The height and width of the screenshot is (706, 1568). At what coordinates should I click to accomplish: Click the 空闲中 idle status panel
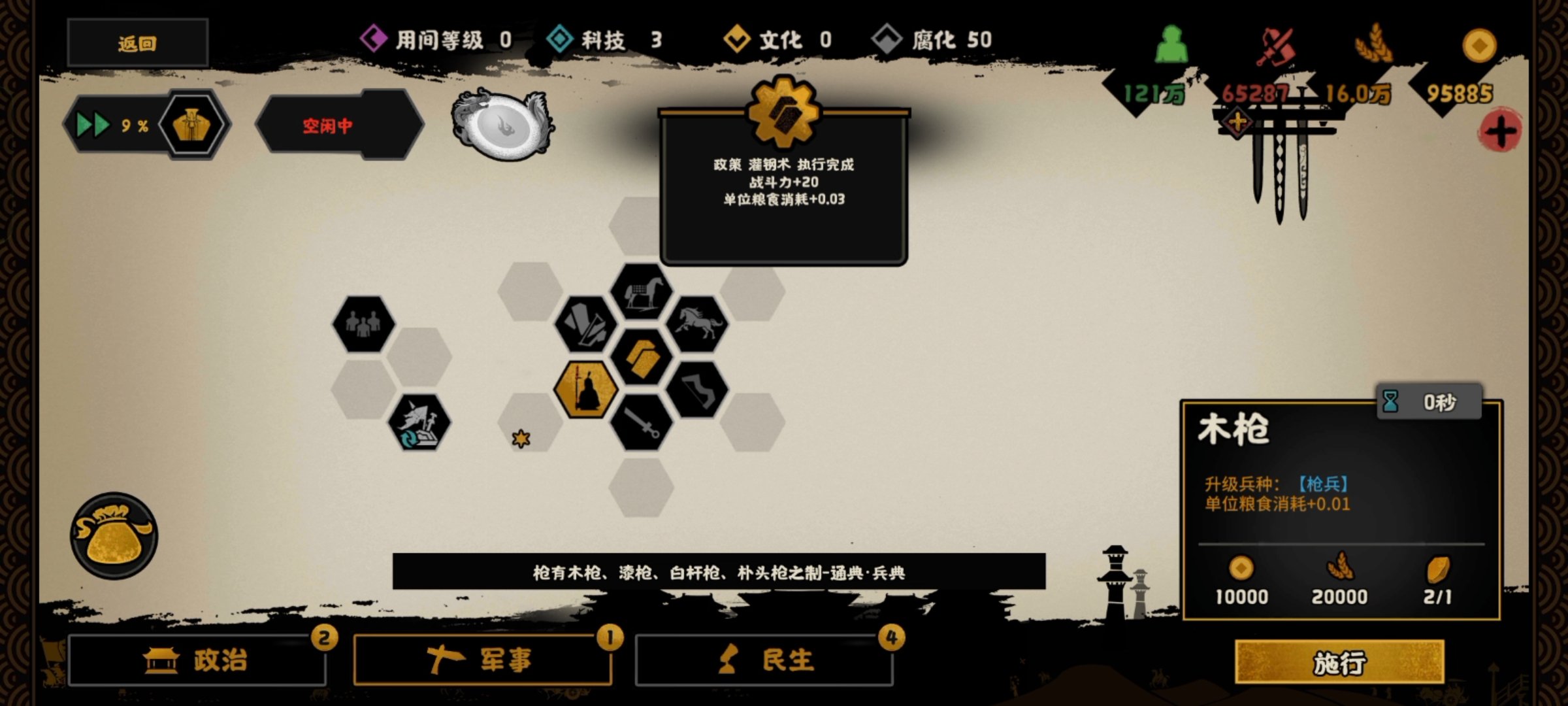coord(340,125)
